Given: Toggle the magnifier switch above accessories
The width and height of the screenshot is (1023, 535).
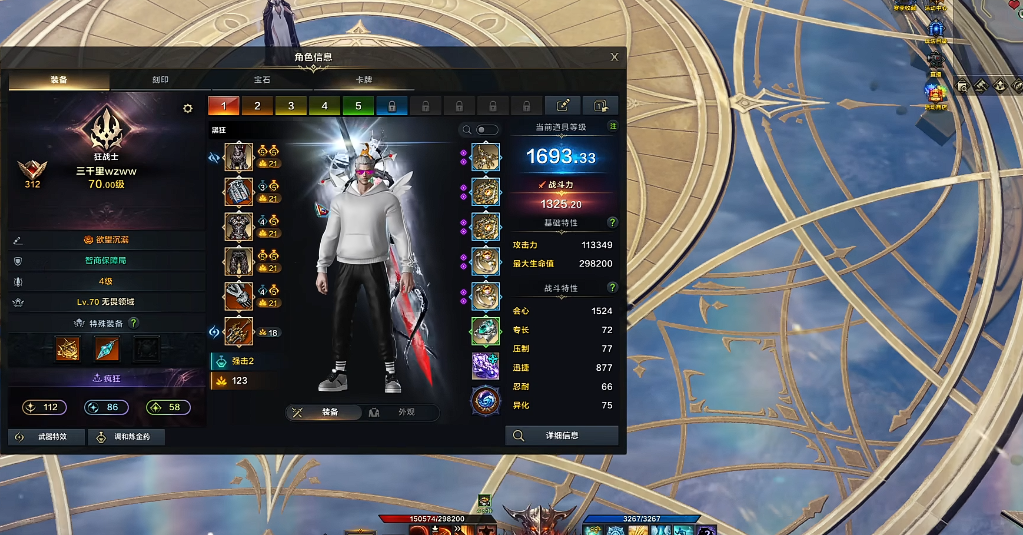Looking at the screenshot, I should coord(486,130).
